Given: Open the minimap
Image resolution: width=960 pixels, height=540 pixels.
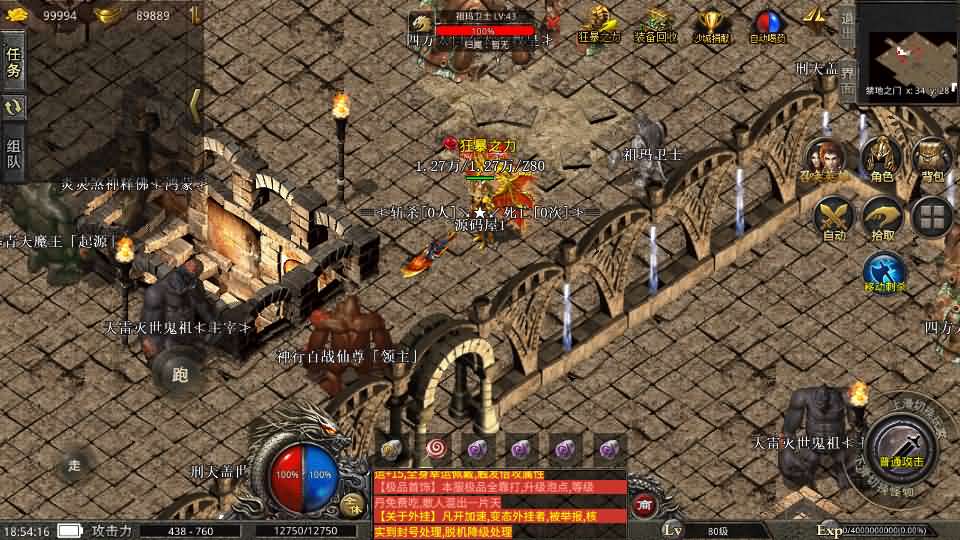Looking at the screenshot, I should 908,45.
